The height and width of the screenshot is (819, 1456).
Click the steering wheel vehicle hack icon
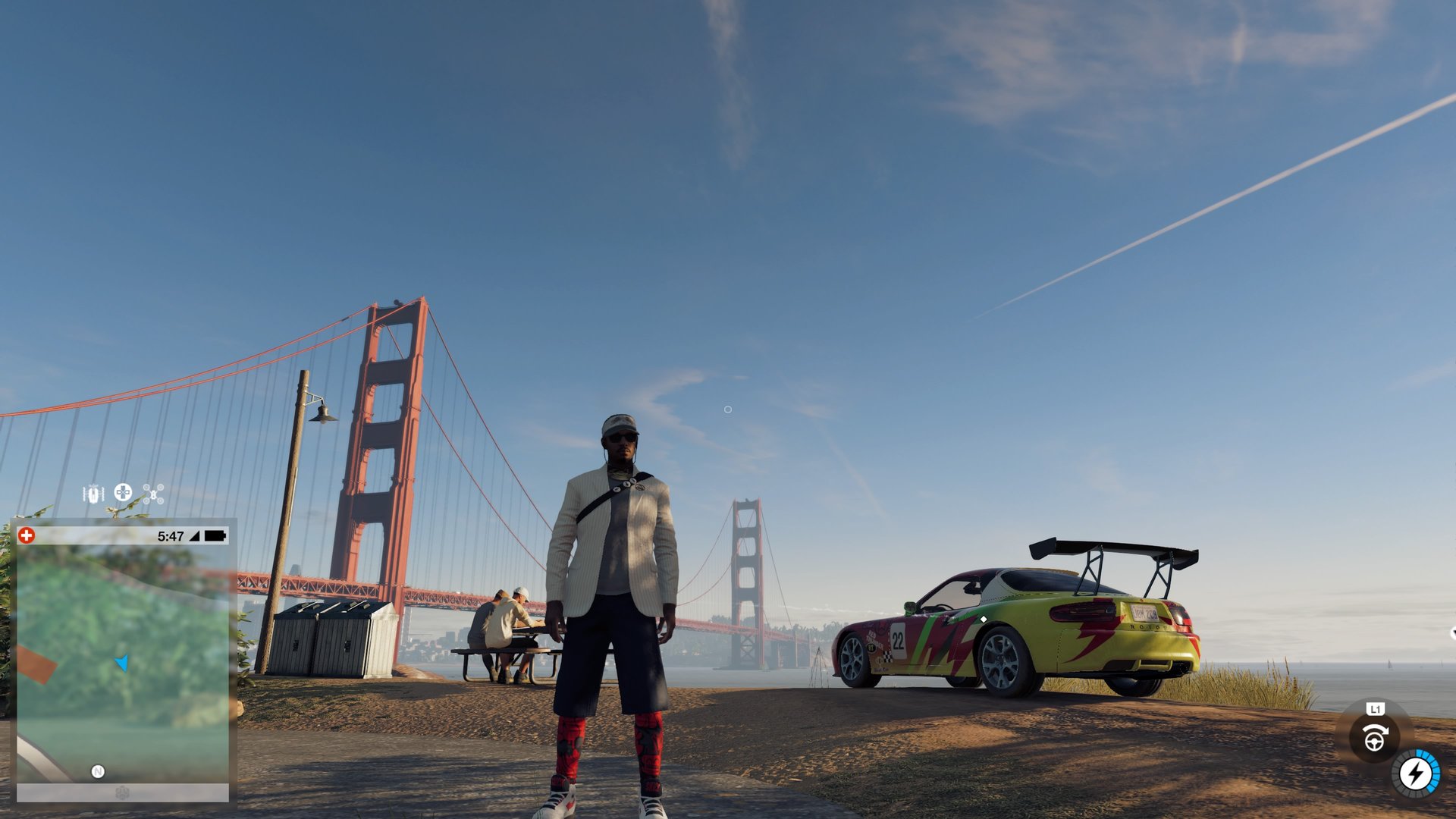point(1375,737)
